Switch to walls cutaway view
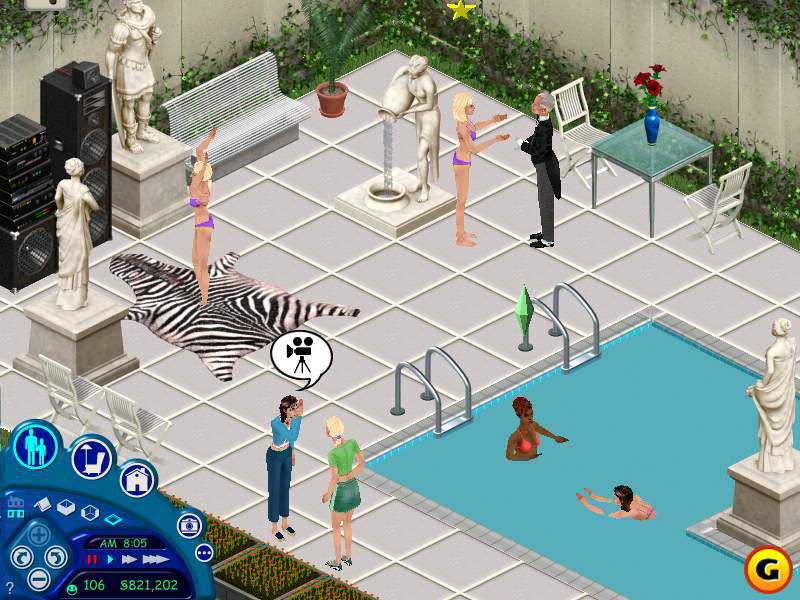The height and width of the screenshot is (600, 800). [89, 513]
